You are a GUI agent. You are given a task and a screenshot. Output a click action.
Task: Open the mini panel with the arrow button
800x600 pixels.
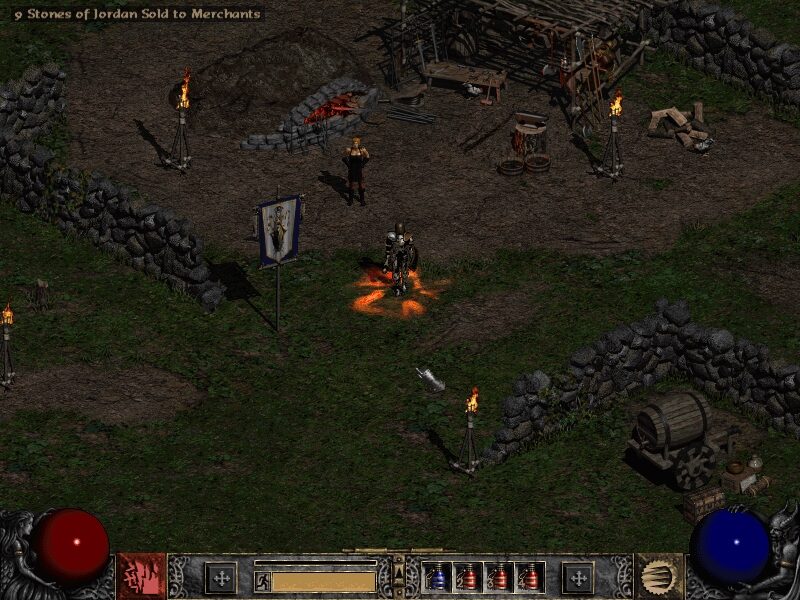tap(399, 572)
